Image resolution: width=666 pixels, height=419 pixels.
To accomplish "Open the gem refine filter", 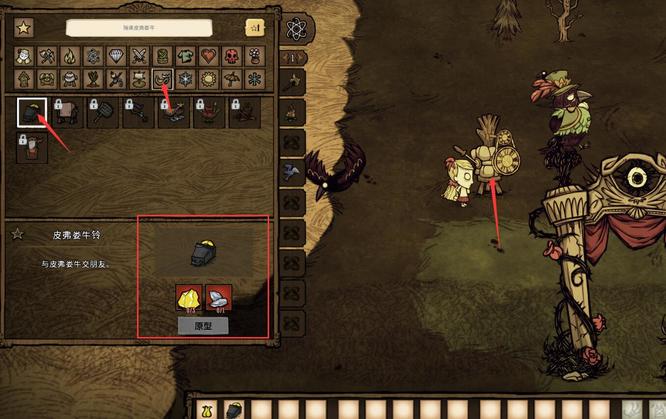I will (115, 55).
